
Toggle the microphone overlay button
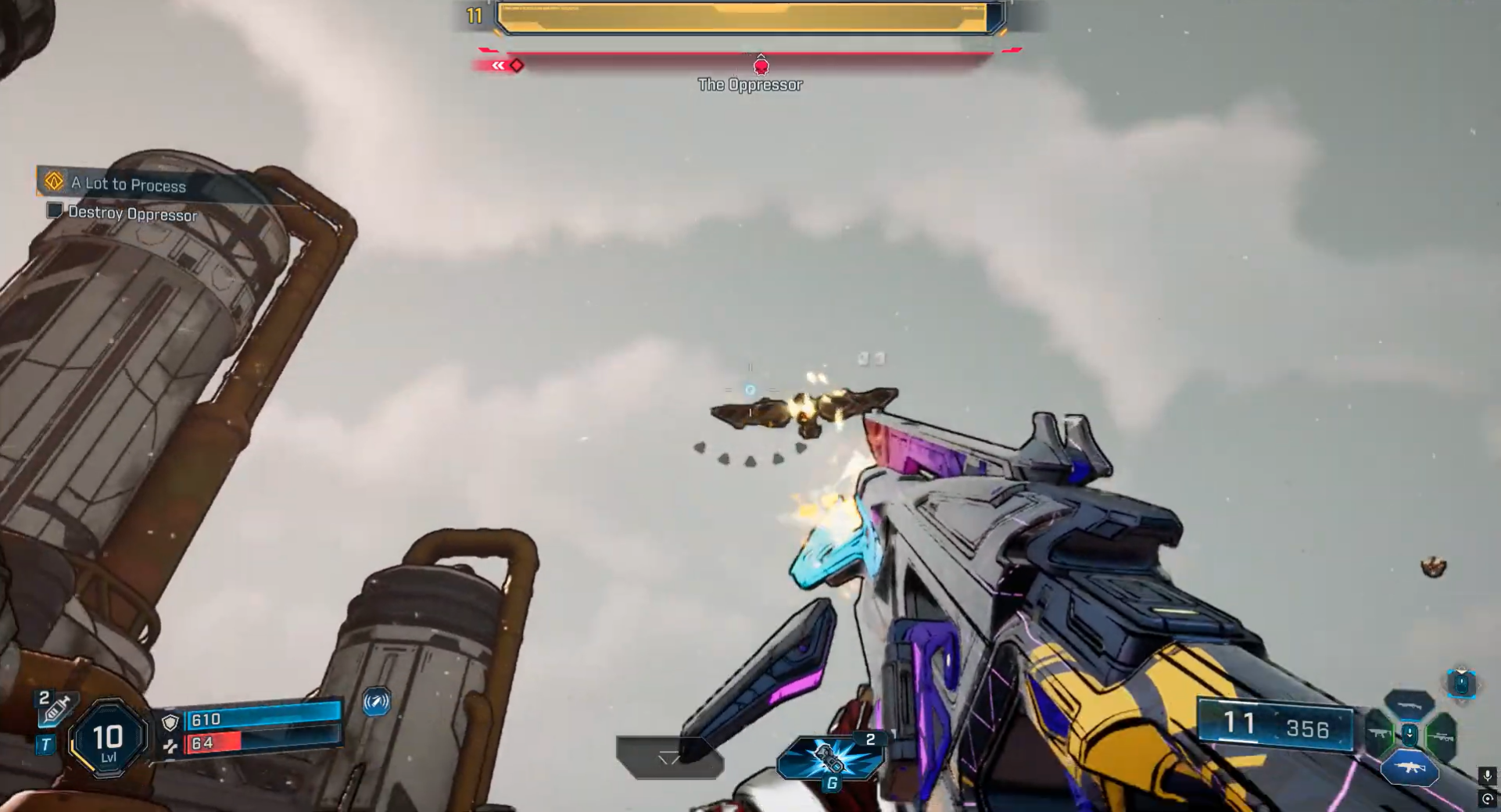(1487, 775)
